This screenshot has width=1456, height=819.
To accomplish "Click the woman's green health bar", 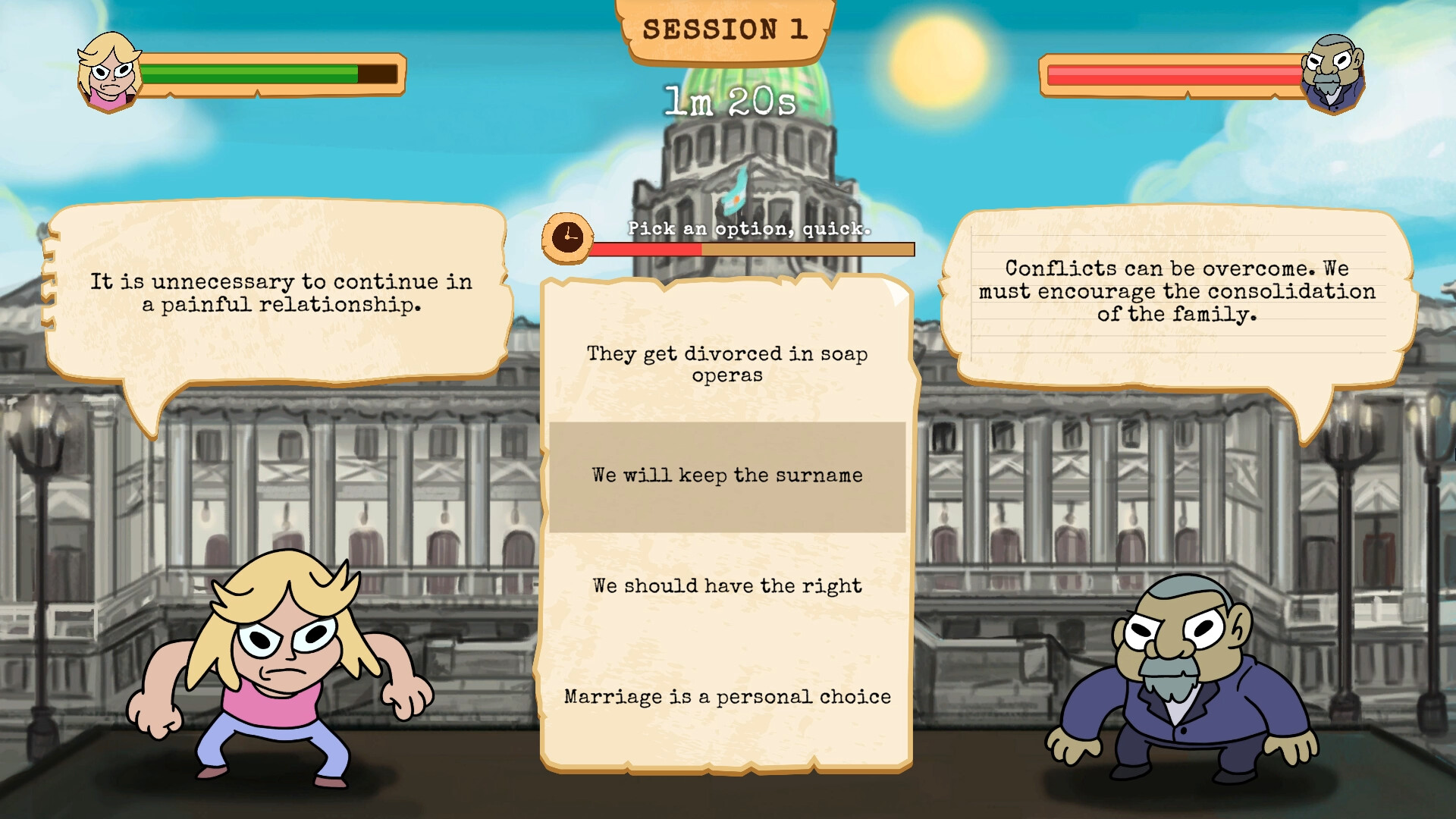I will point(250,74).
